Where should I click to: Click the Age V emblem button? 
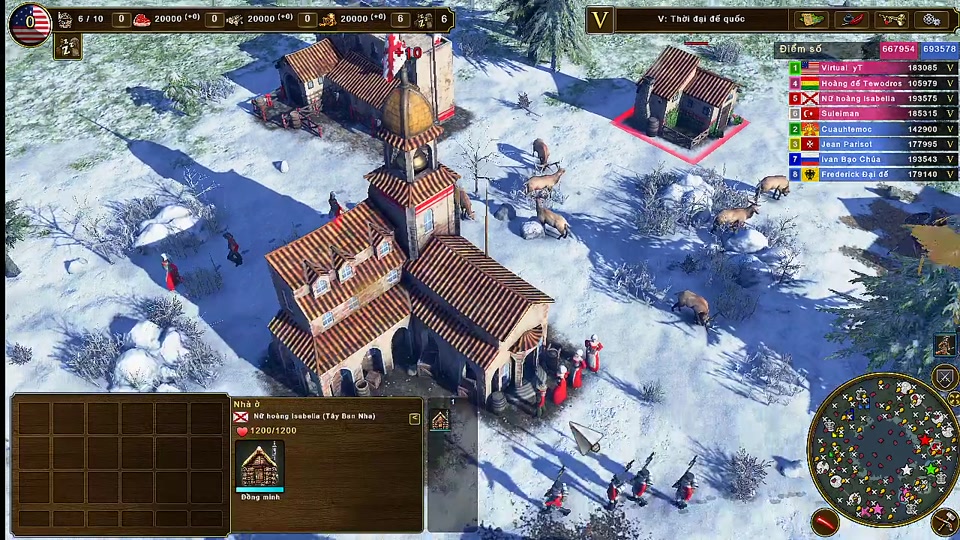coord(600,20)
